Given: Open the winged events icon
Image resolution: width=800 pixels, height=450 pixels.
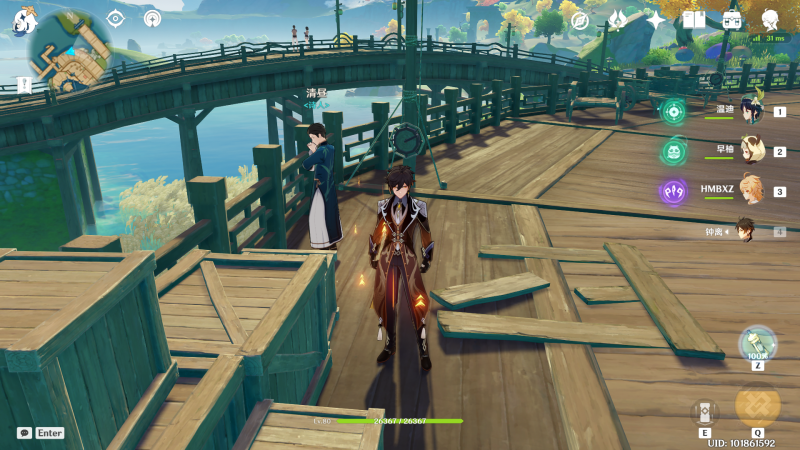Looking at the screenshot, I should click(x=617, y=20).
